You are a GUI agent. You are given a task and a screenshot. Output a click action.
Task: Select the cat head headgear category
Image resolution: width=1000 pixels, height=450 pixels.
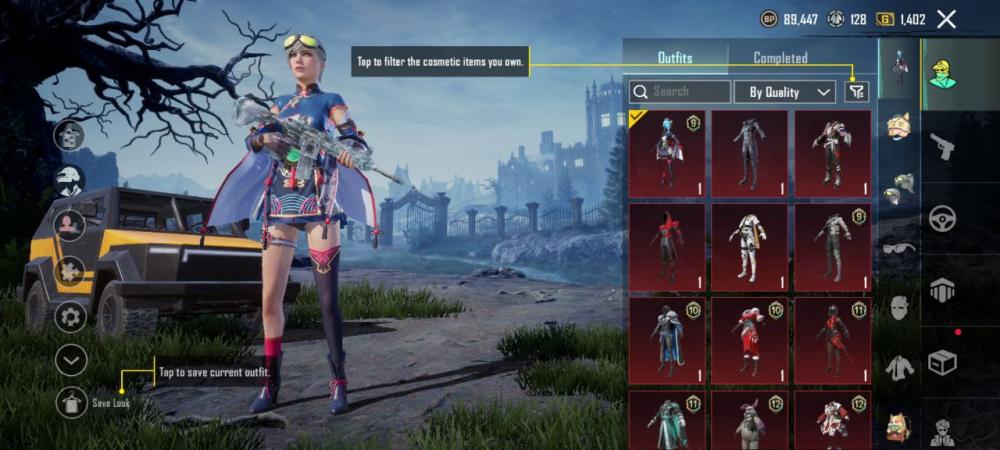[x=899, y=126]
